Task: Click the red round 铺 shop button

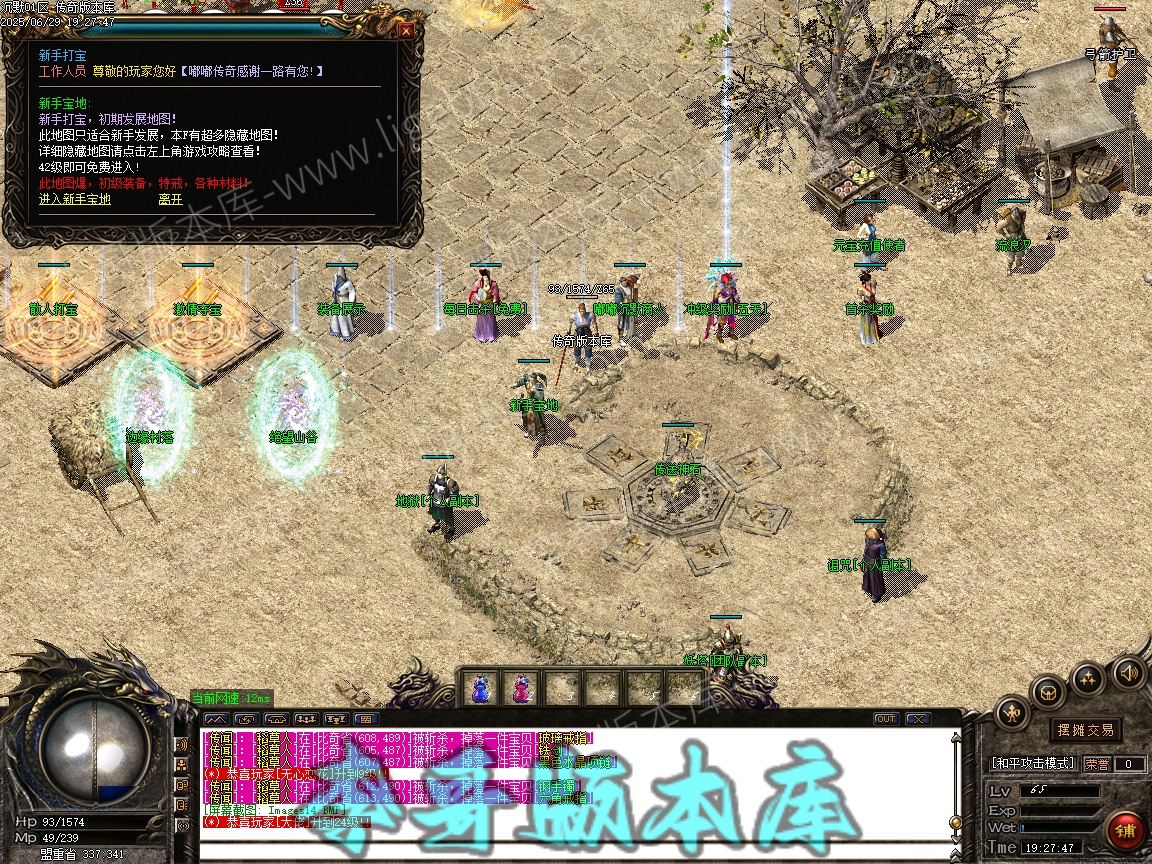Action: 1125,830
